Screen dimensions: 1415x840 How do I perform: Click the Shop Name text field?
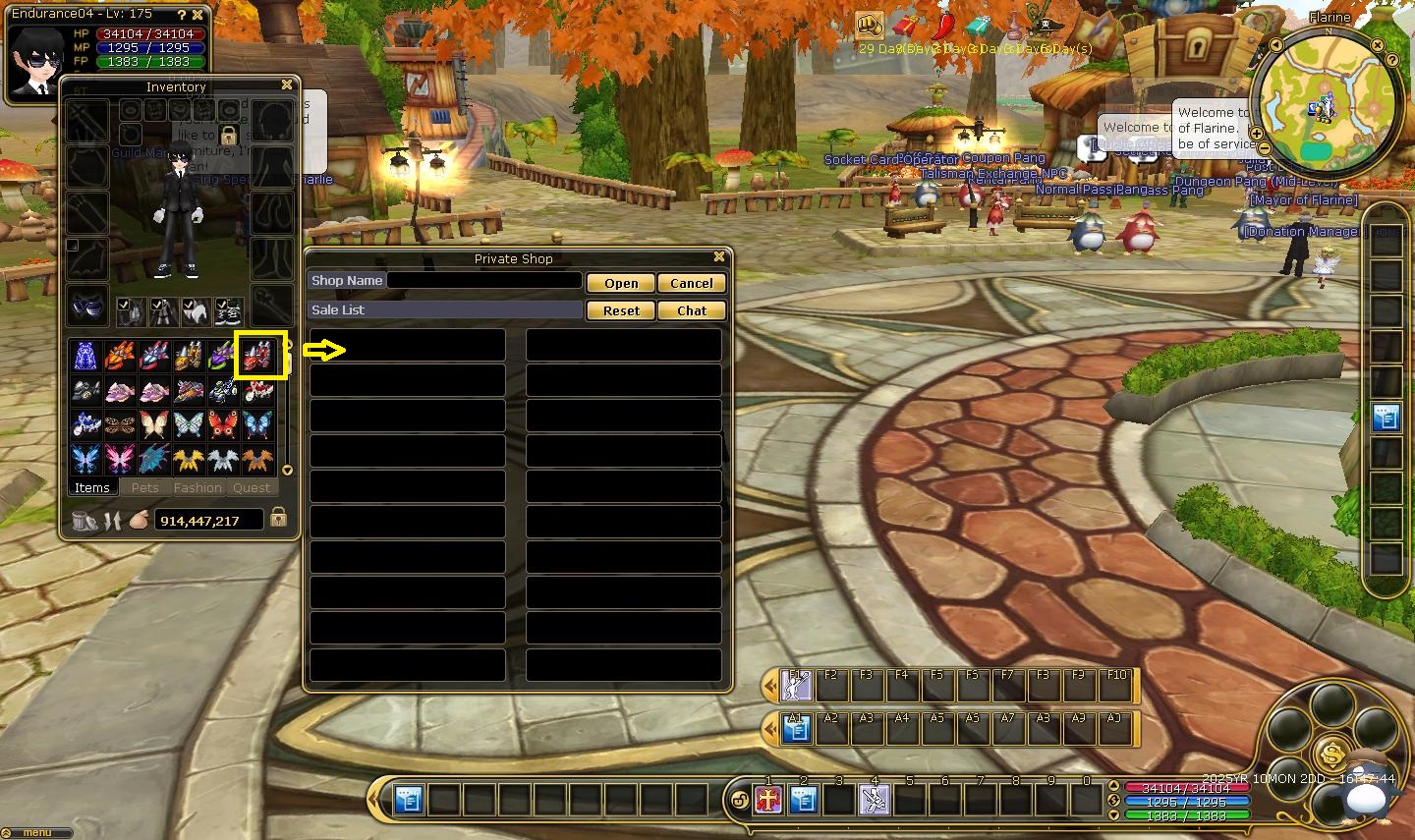485,281
